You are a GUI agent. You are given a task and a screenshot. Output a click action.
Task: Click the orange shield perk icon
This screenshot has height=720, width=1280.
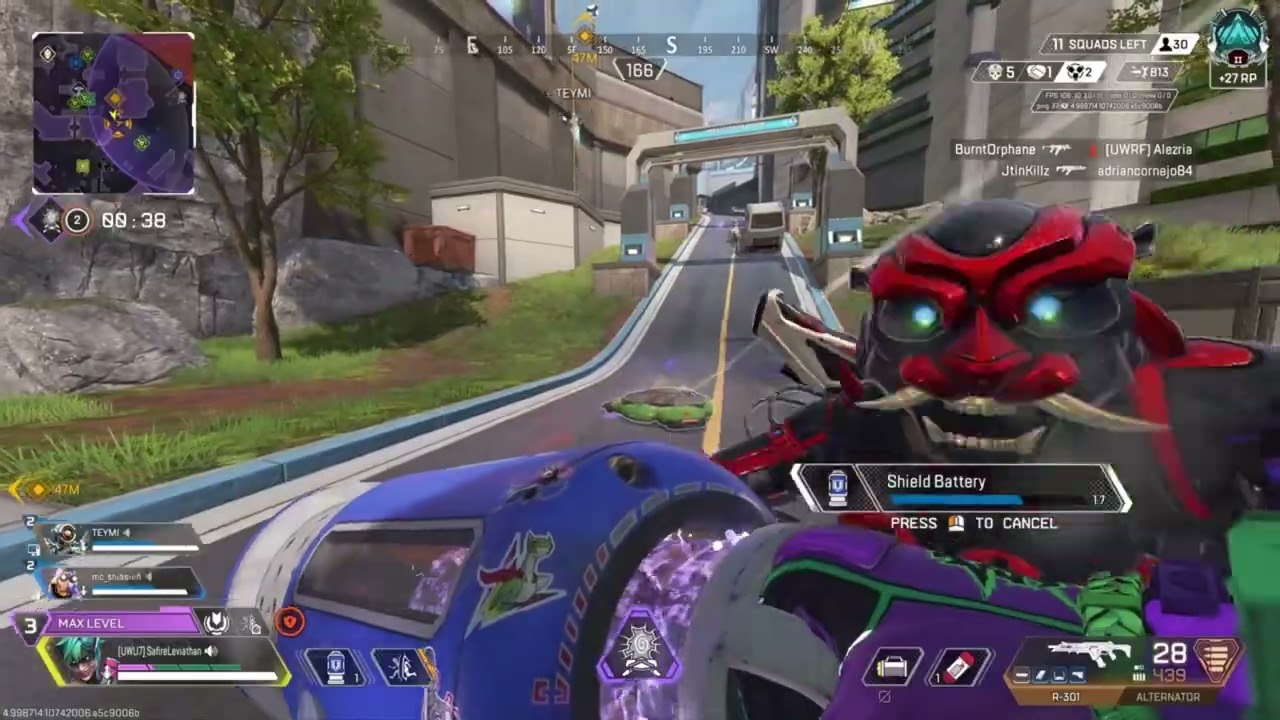point(290,622)
